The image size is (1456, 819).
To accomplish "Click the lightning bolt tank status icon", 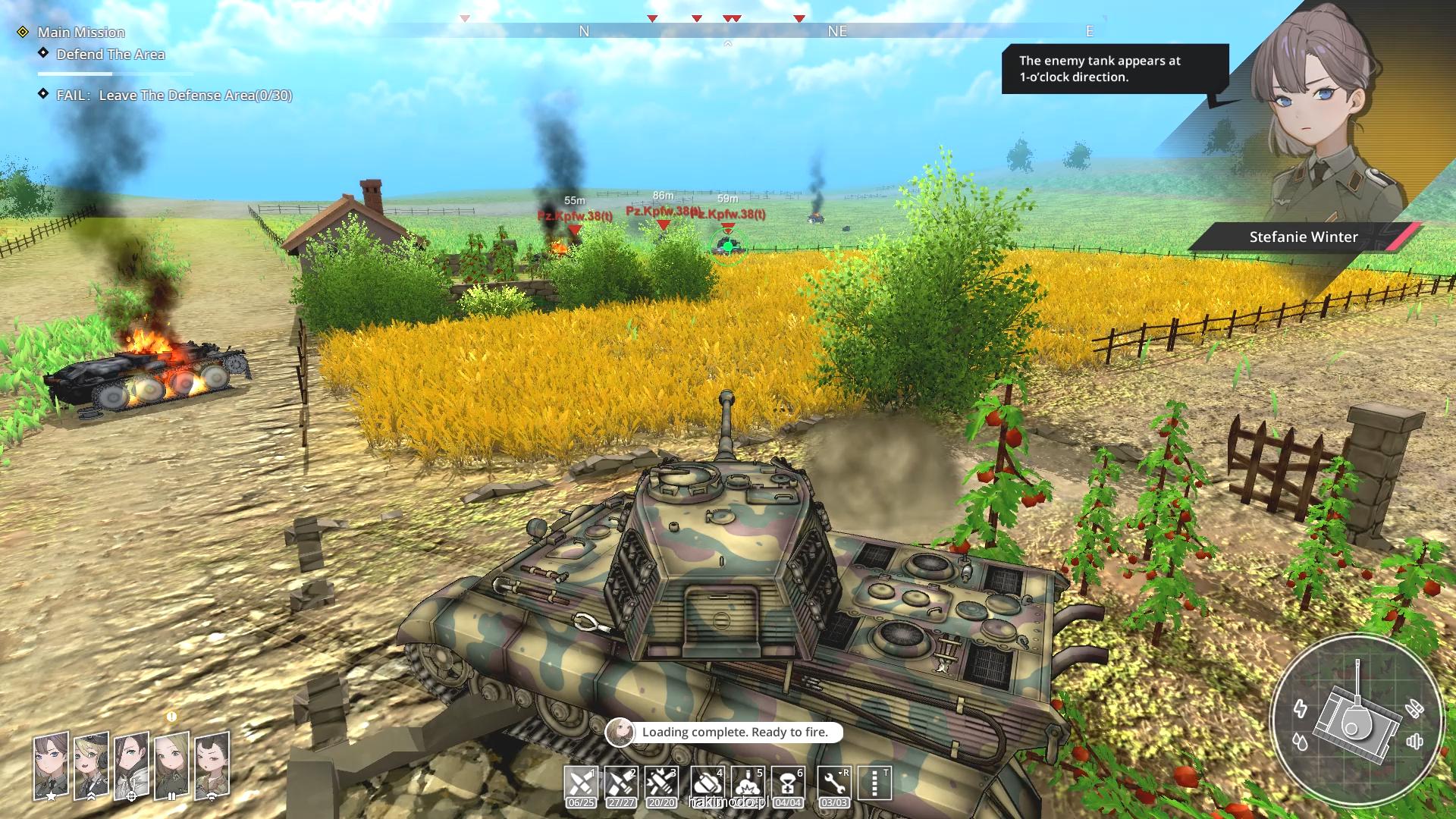I will pos(1301,708).
